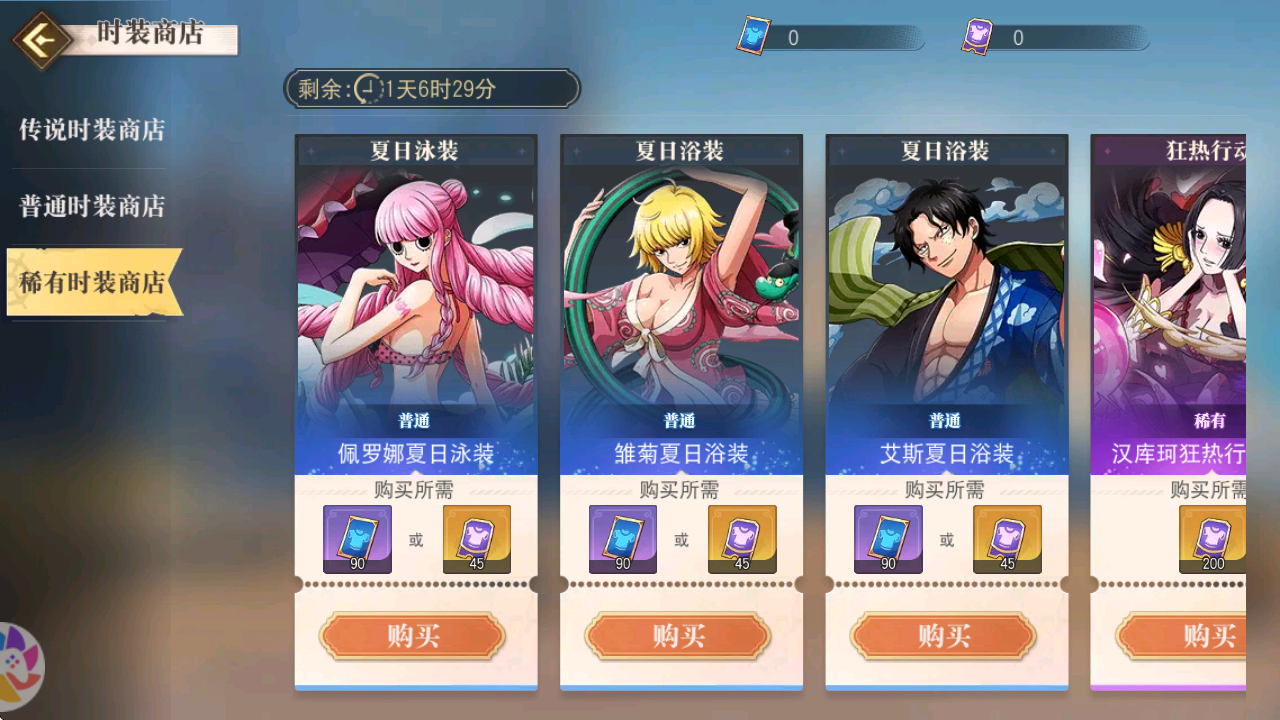Open the 普通时装商店 tab
This screenshot has height=720, width=1280.
(92, 207)
